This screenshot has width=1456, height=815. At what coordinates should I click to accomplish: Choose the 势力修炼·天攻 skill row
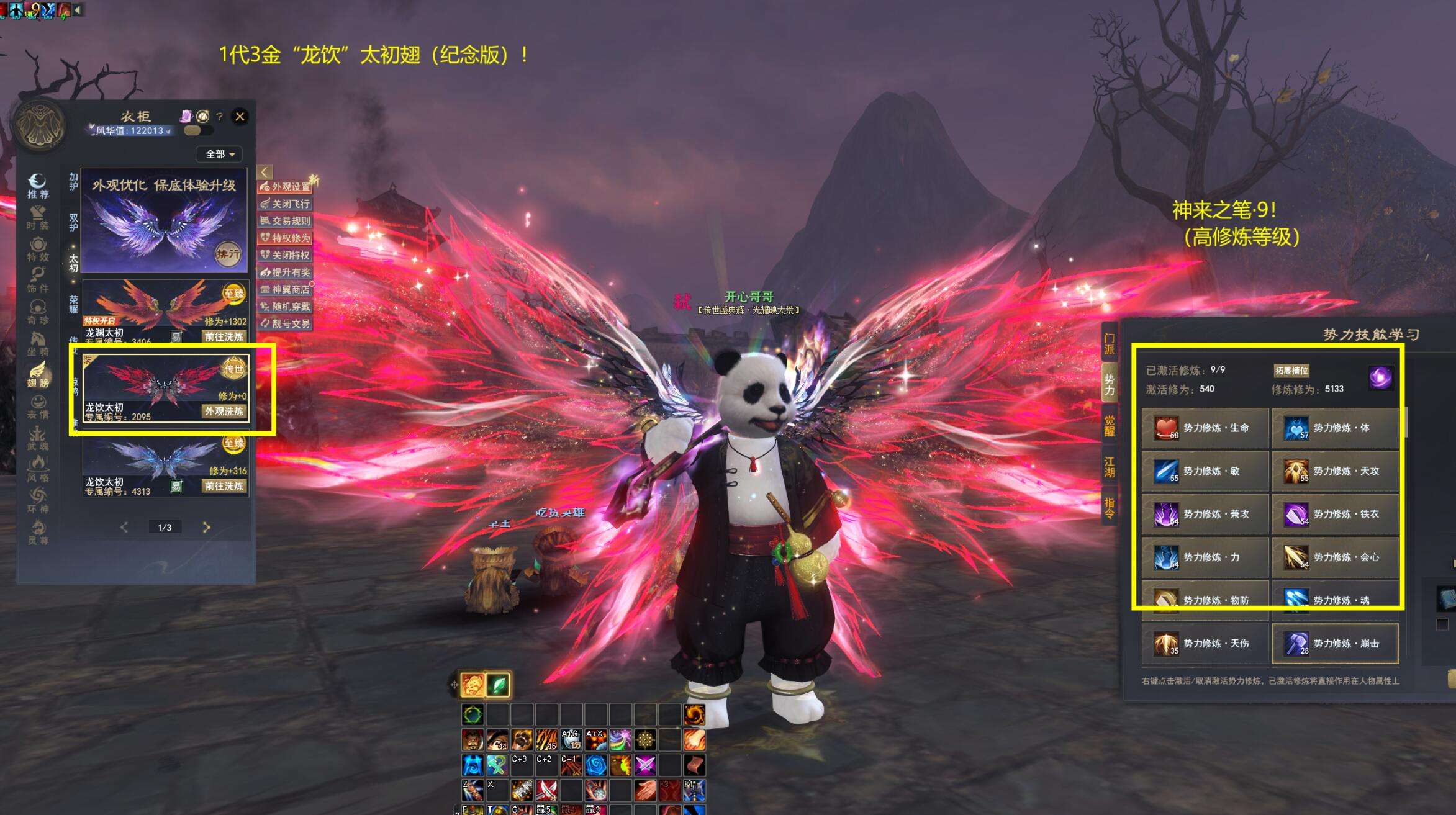pos(1335,471)
